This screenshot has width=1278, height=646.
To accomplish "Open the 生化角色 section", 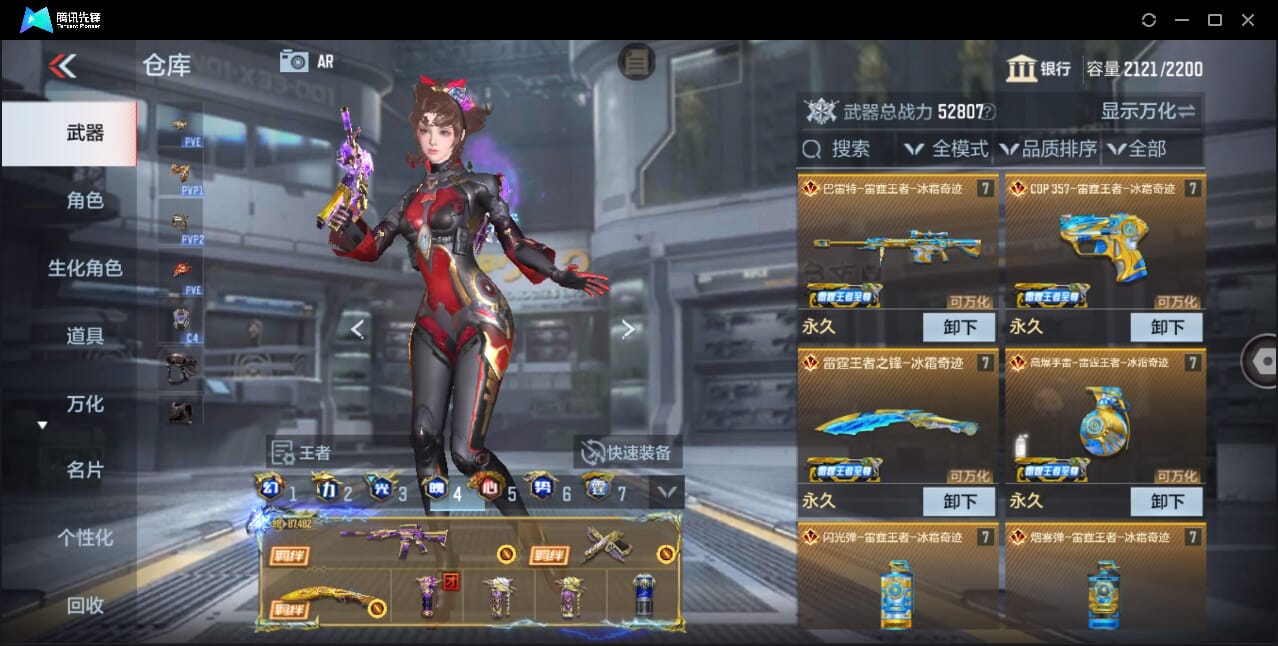I will tap(84, 268).
